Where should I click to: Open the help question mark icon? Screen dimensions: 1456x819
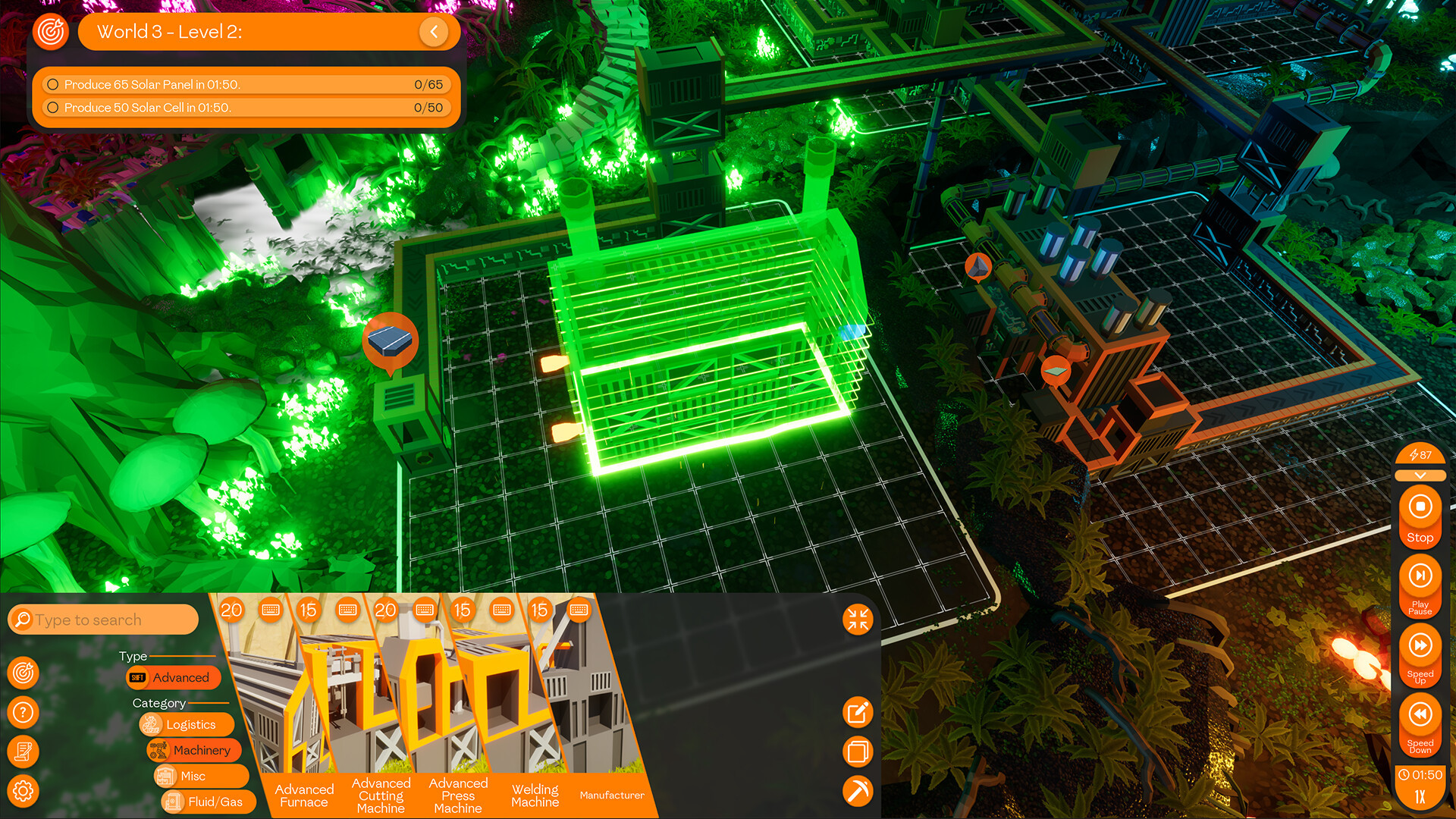(24, 712)
